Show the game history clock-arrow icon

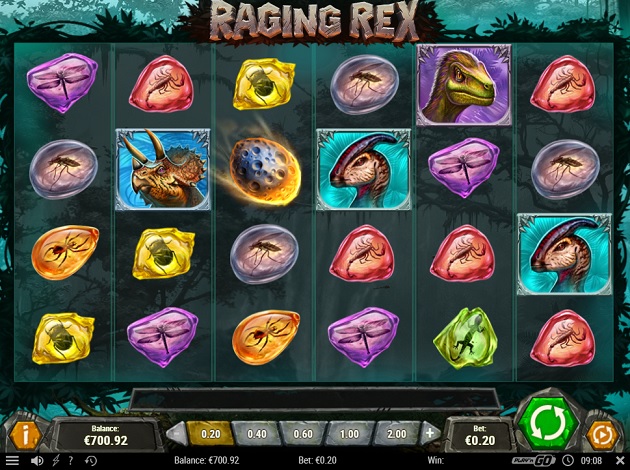pos(91,461)
